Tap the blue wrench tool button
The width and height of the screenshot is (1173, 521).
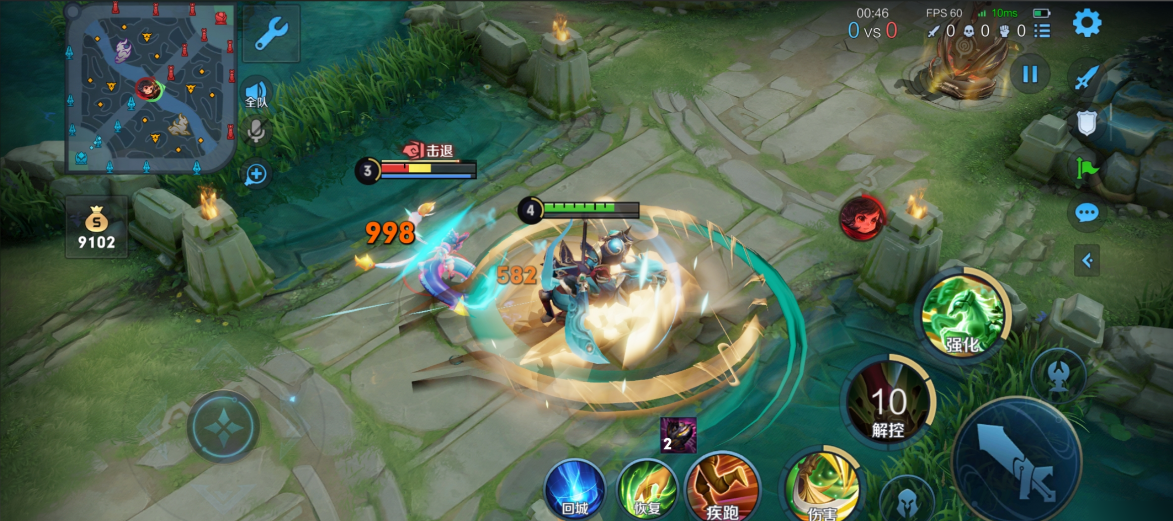[270, 34]
